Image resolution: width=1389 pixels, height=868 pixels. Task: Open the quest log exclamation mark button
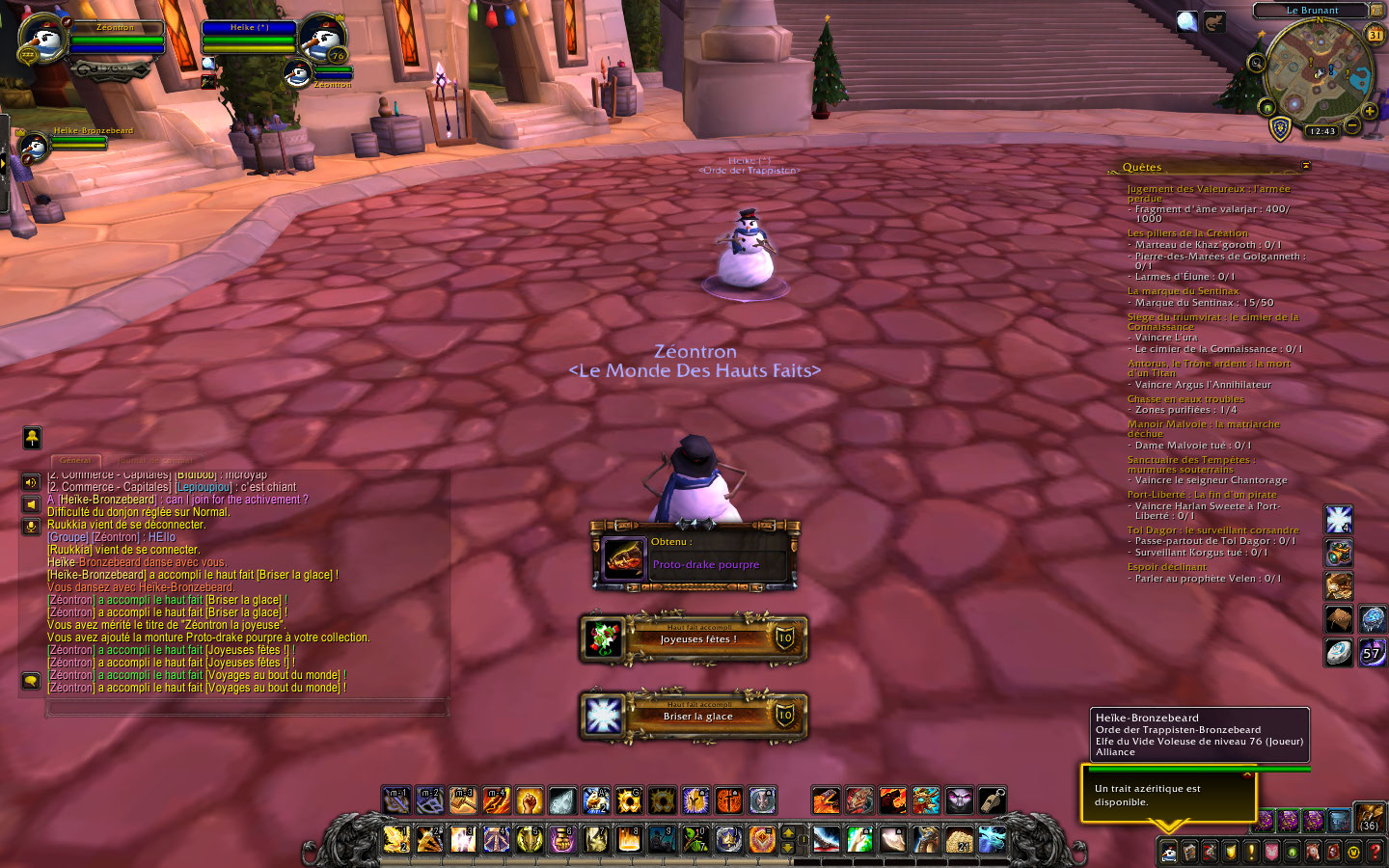point(1251,853)
